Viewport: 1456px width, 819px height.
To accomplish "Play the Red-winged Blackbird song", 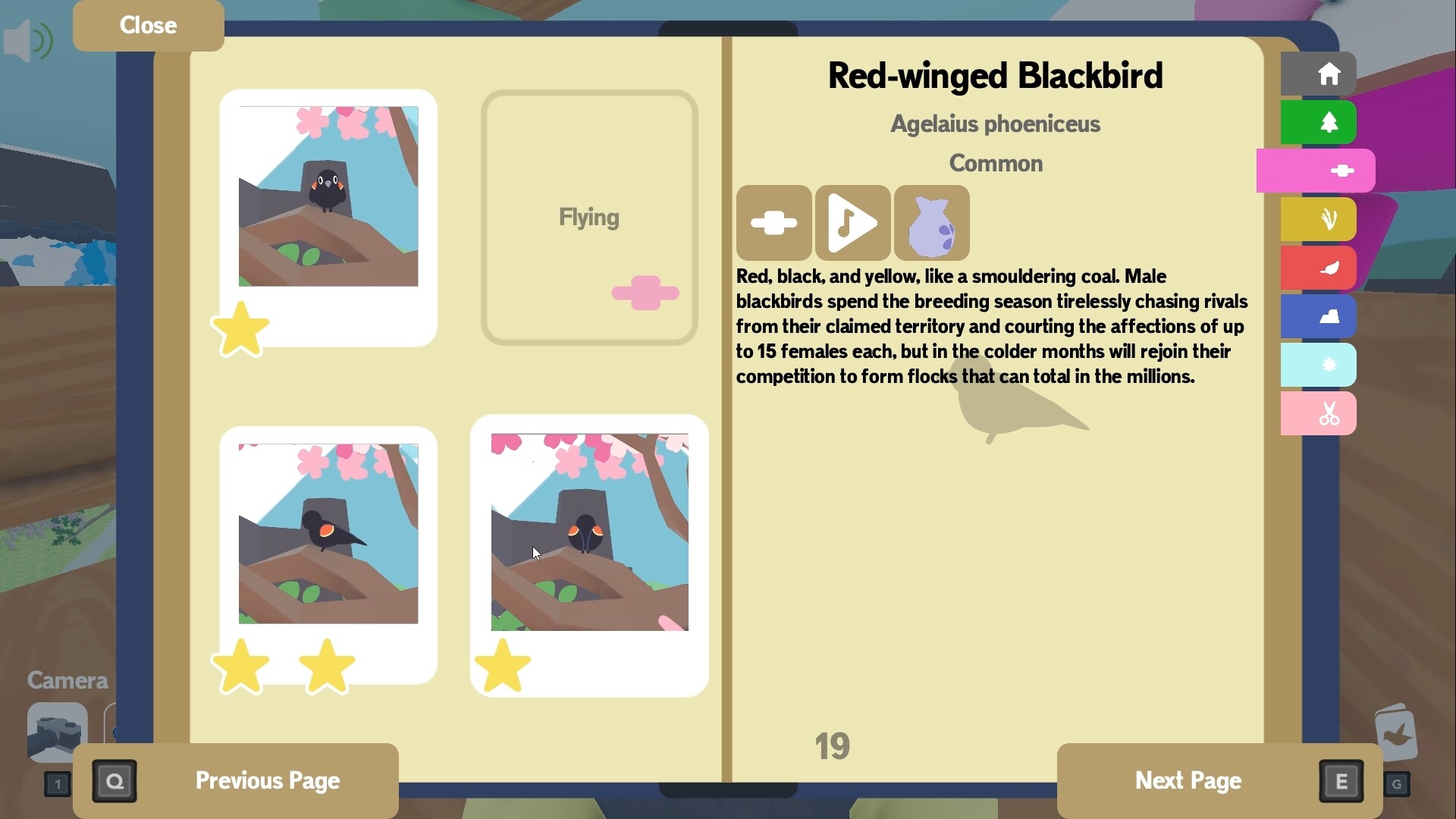I will click(852, 222).
